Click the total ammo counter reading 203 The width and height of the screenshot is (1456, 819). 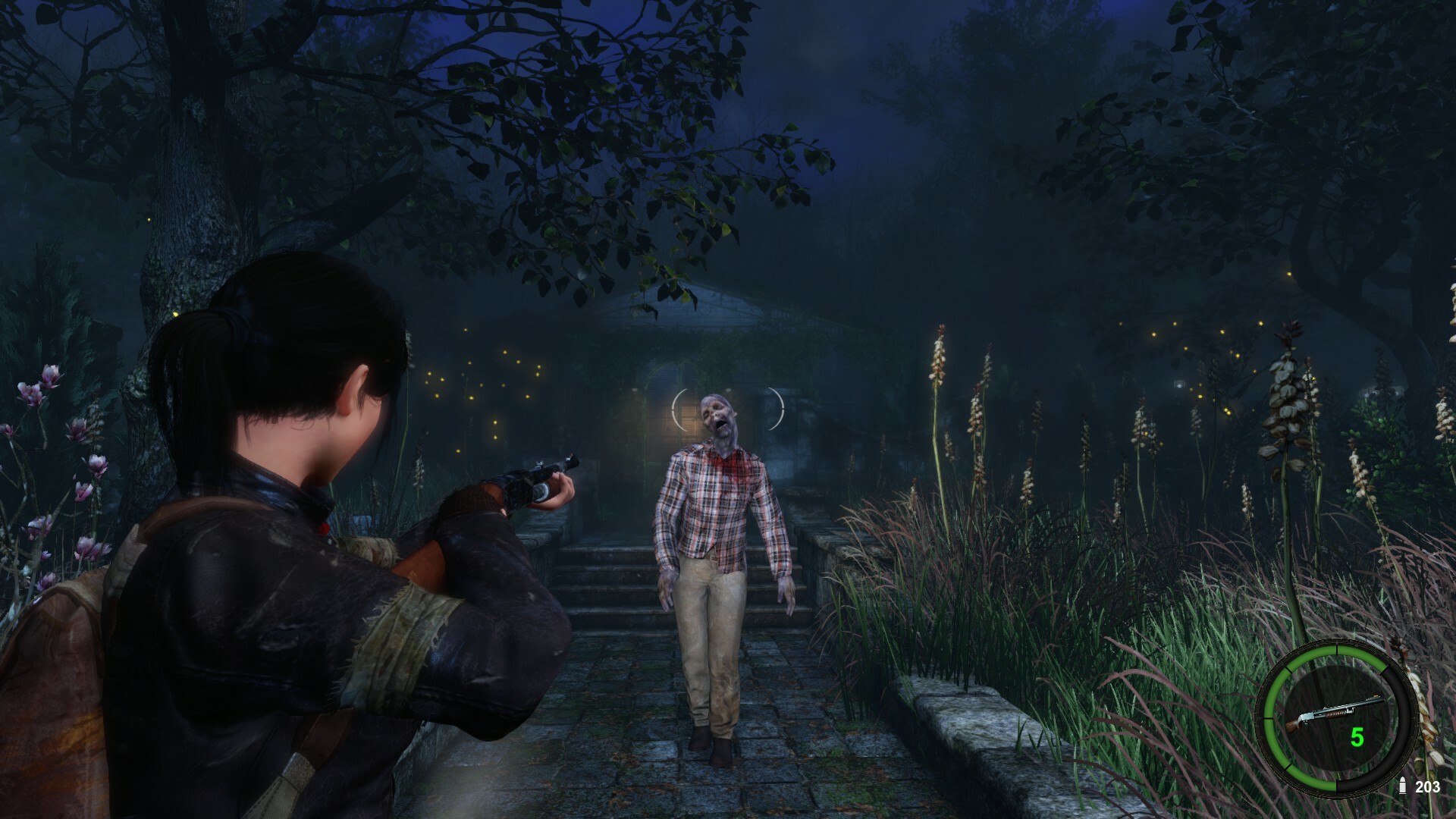coord(1428,786)
